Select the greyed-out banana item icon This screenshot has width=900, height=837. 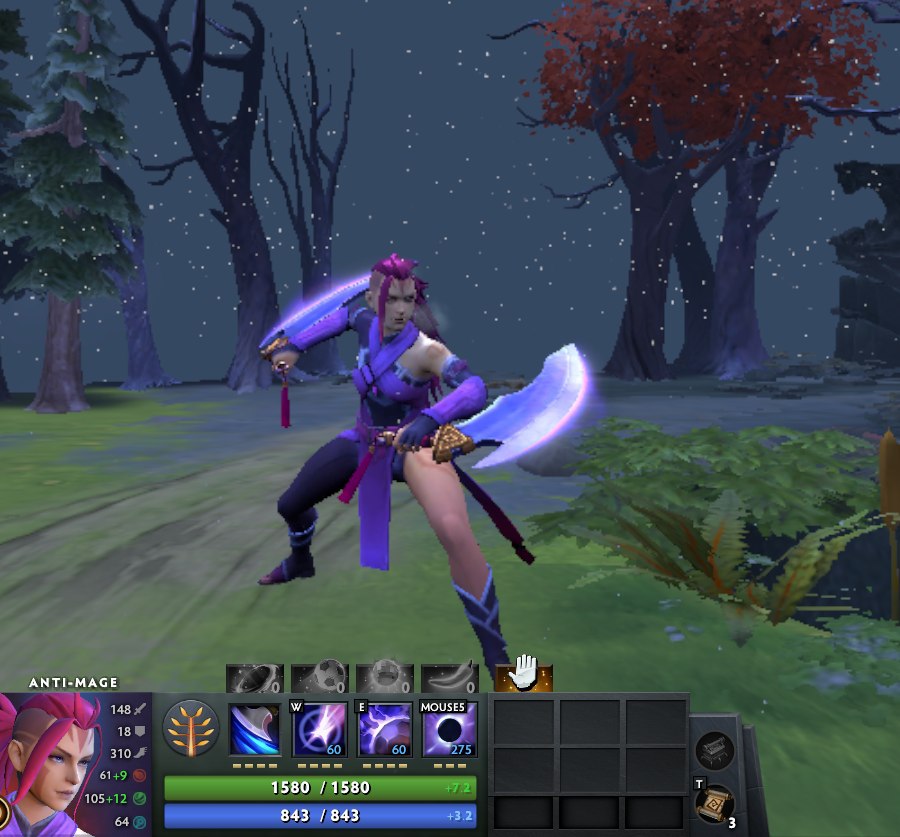pyautogui.click(x=449, y=679)
